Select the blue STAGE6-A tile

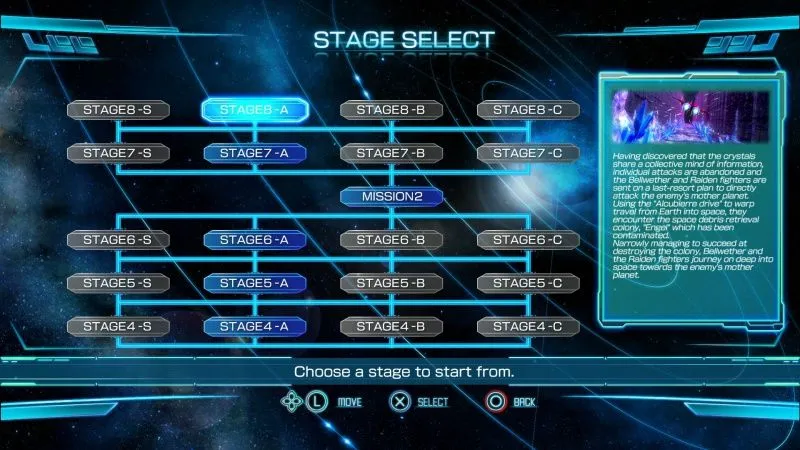[x=254, y=239]
